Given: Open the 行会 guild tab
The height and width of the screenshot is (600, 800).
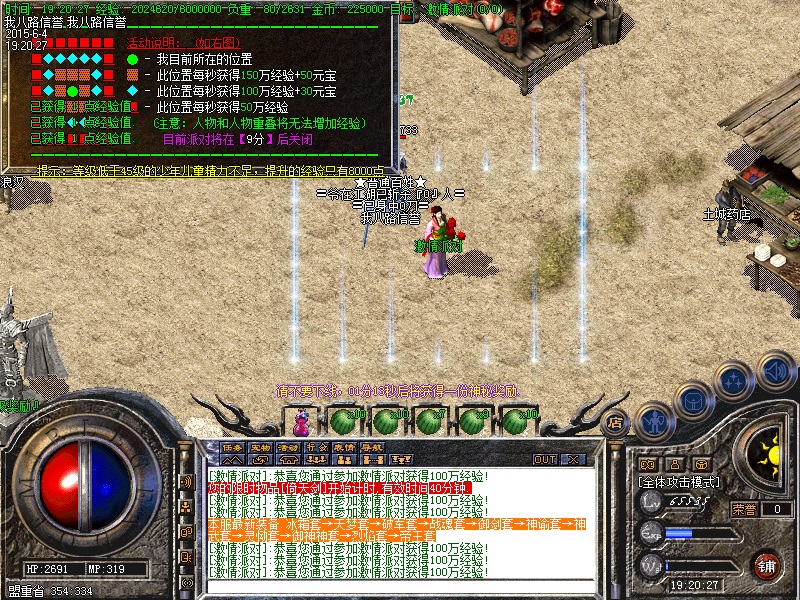Looking at the screenshot, I should tap(317, 447).
